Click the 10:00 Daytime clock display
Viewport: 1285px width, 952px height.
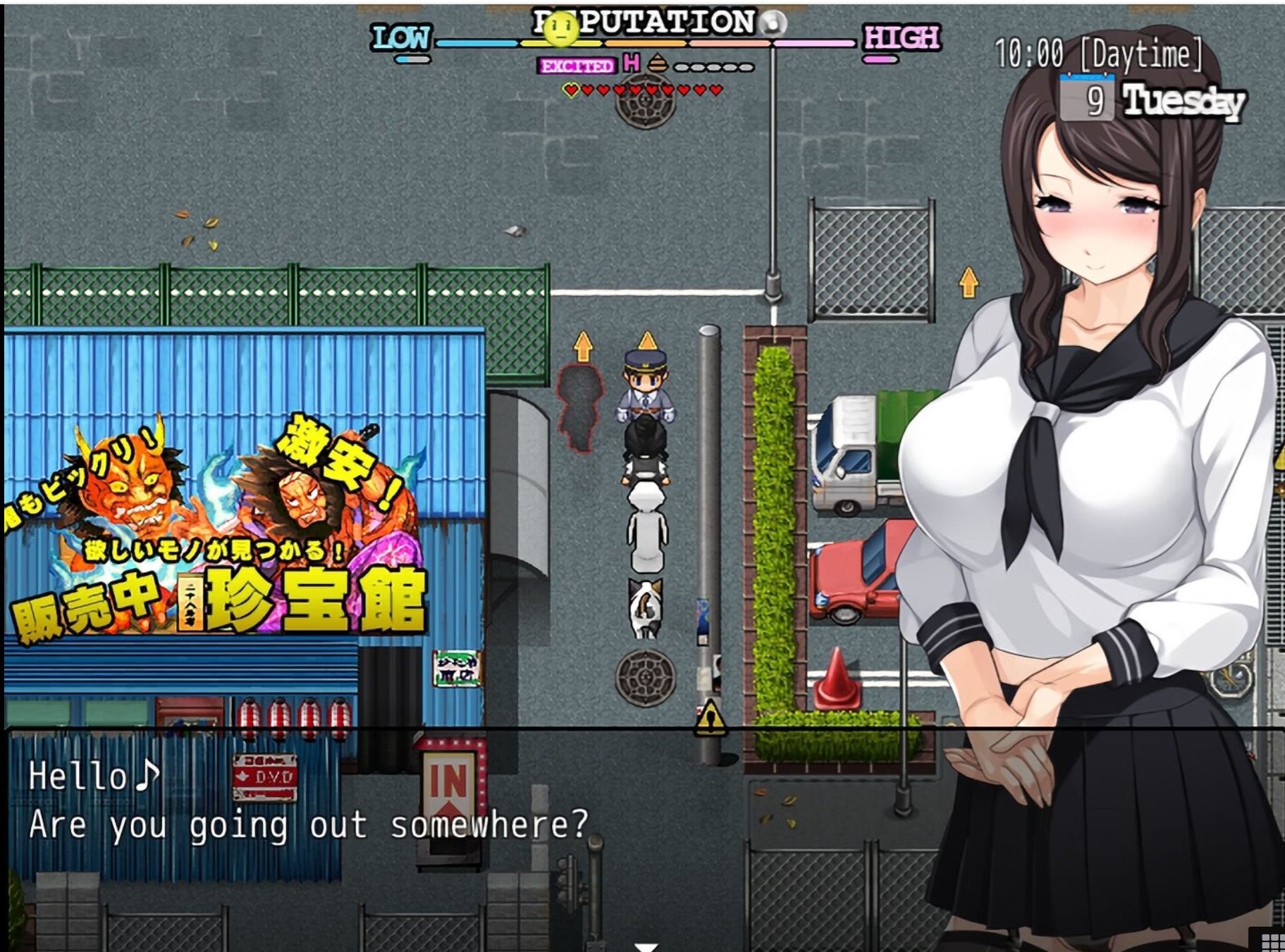[x=1100, y=52]
